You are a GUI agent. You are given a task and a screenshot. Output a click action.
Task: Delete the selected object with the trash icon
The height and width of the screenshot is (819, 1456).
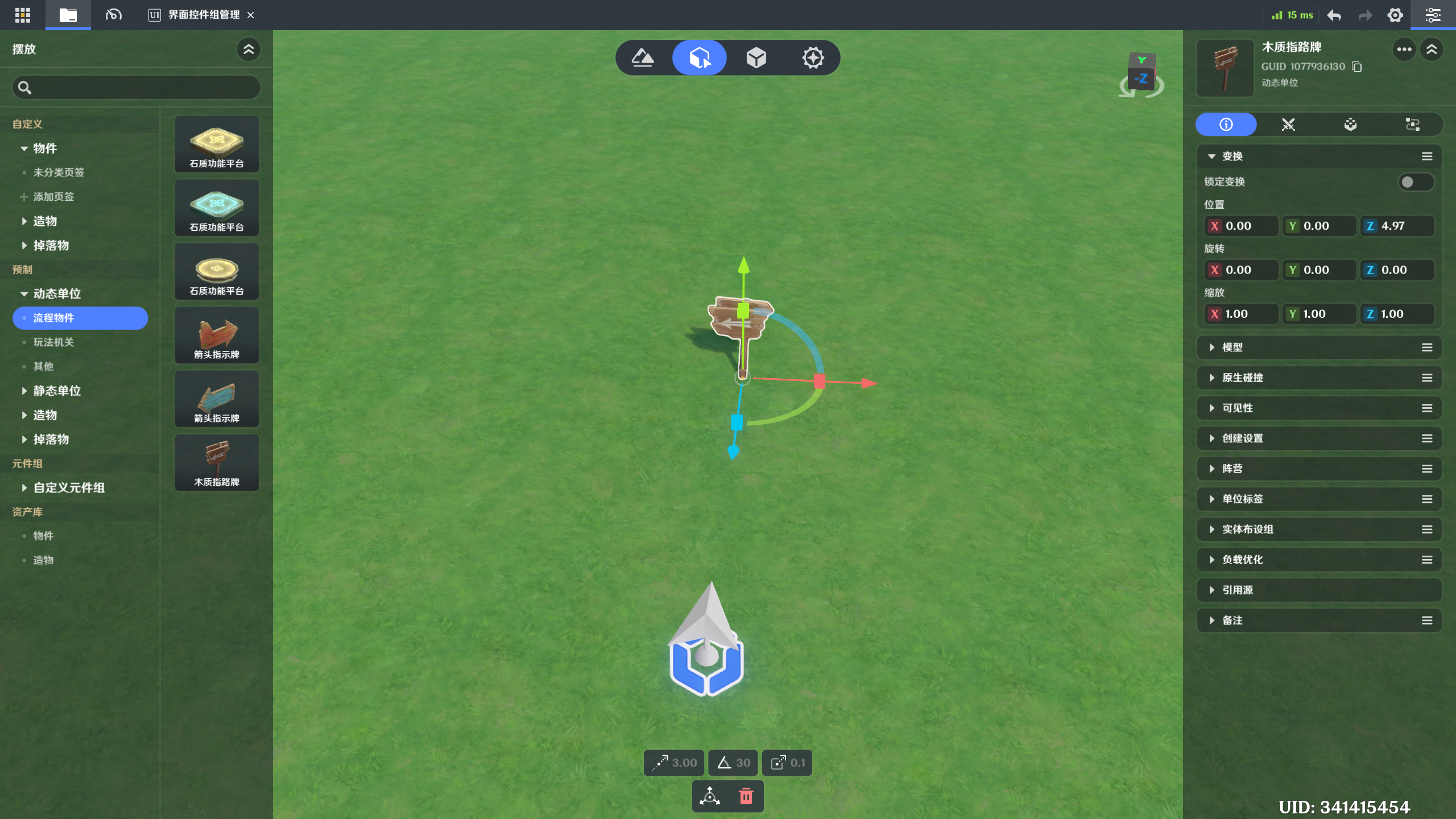click(x=746, y=796)
